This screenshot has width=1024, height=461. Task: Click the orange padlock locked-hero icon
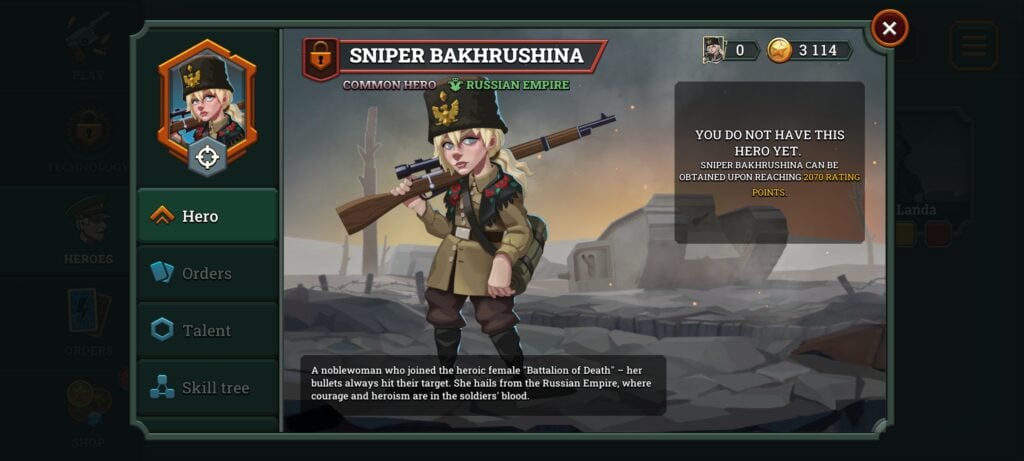point(320,59)
